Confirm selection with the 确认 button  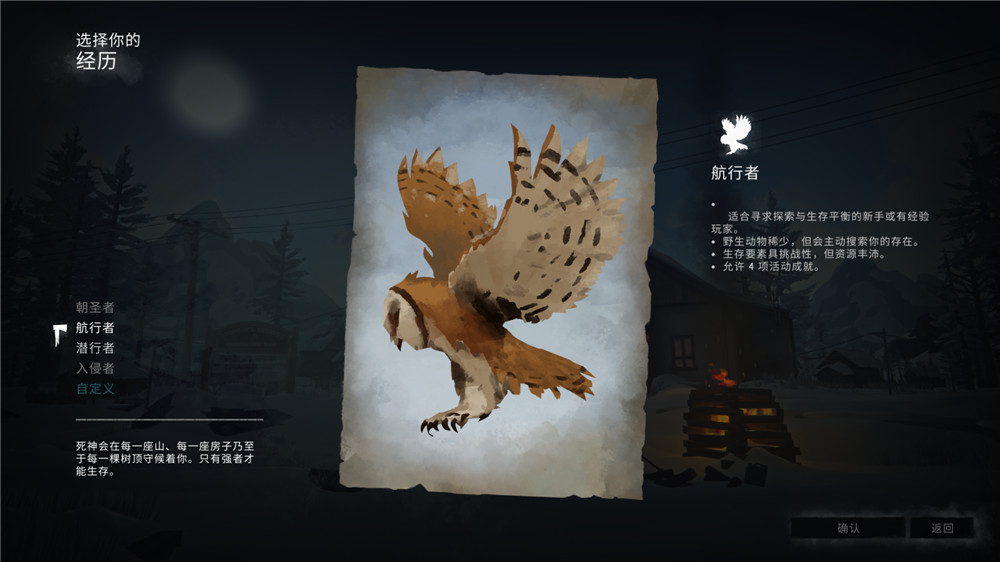coord(847,528)
